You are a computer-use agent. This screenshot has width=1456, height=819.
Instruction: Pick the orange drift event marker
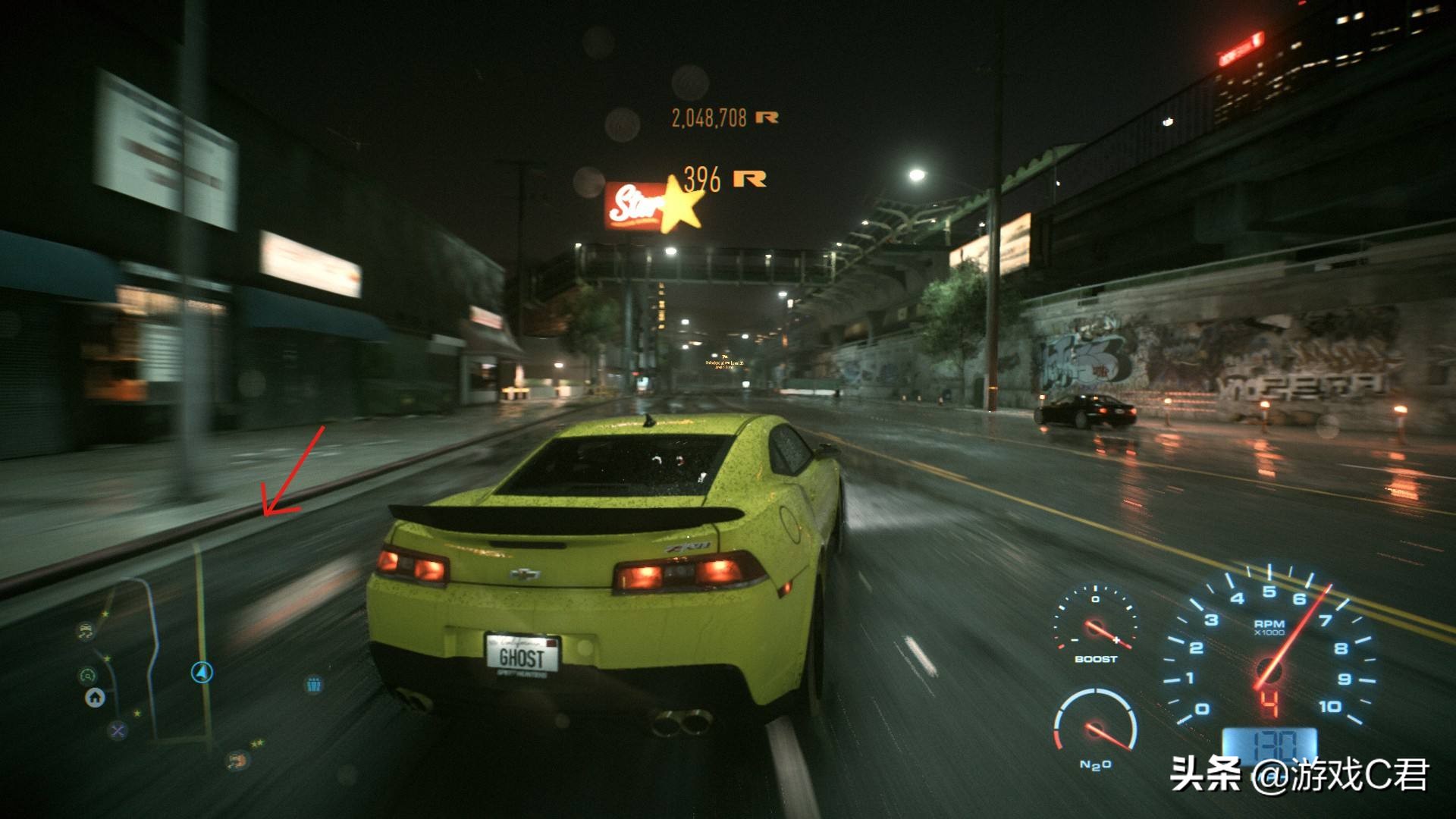[x=237, y=760]
